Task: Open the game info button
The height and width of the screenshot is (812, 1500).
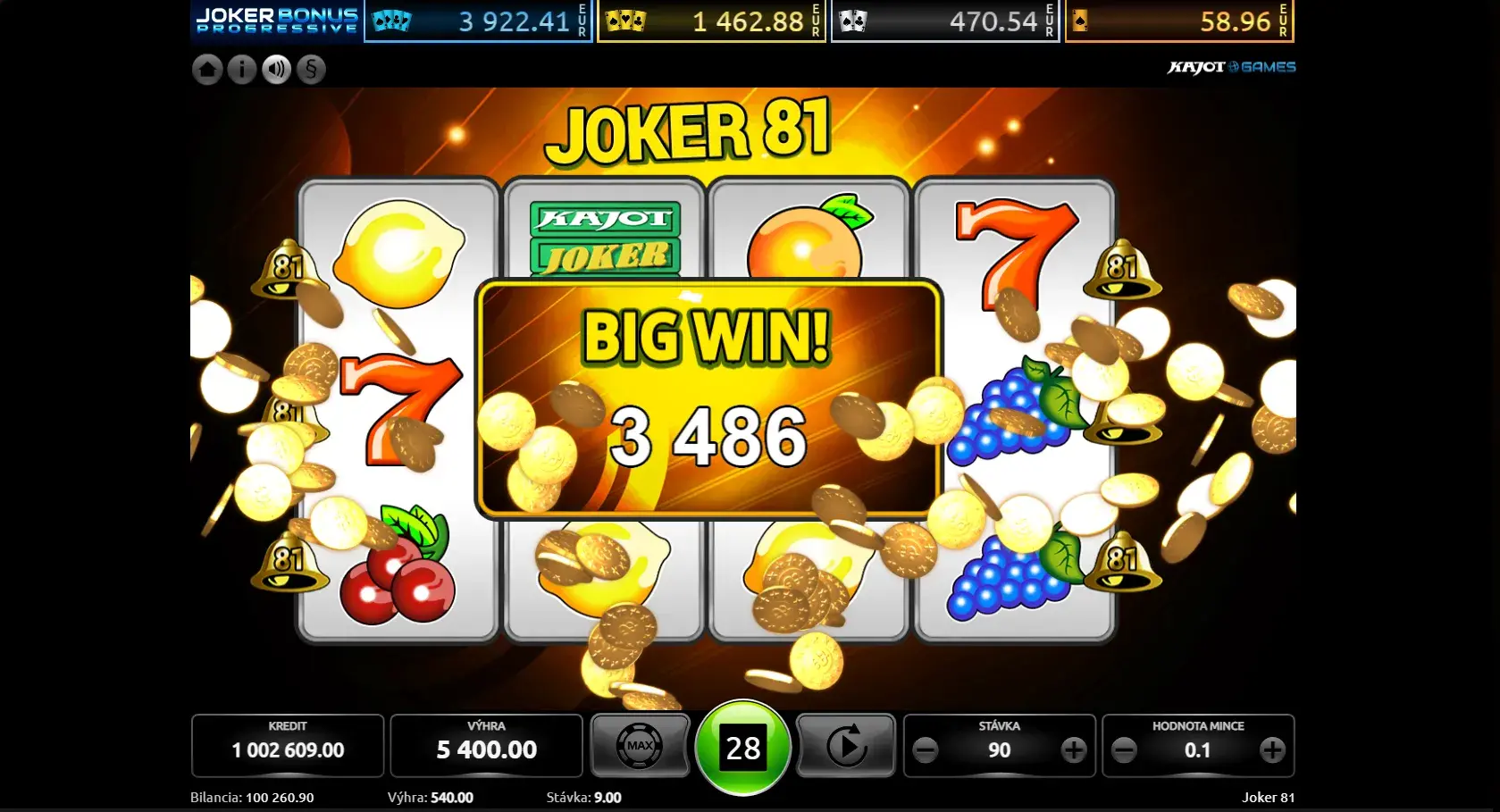Action: (x=241, y=70)
